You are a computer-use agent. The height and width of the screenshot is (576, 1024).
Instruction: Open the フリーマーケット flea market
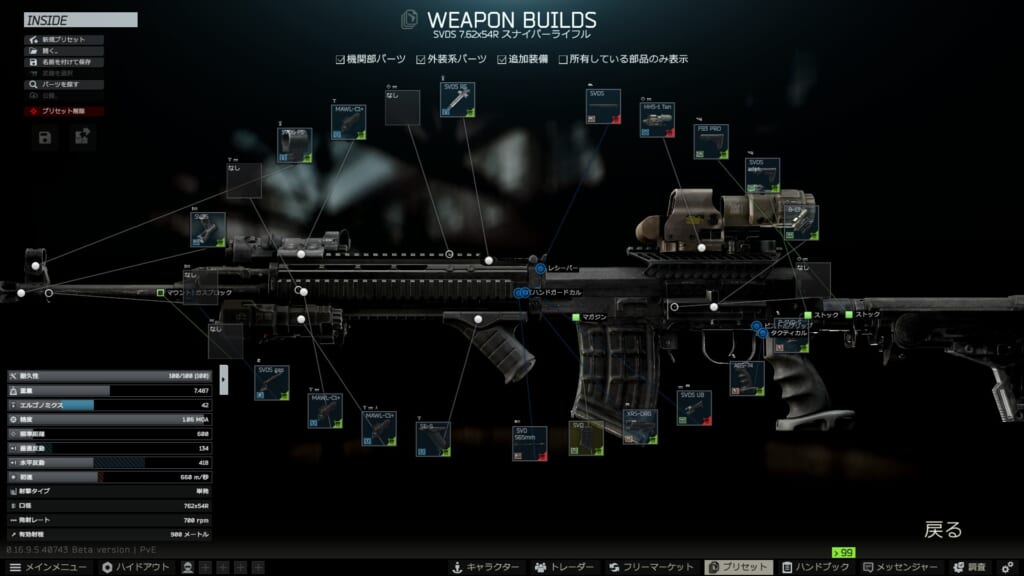point(653,567)
